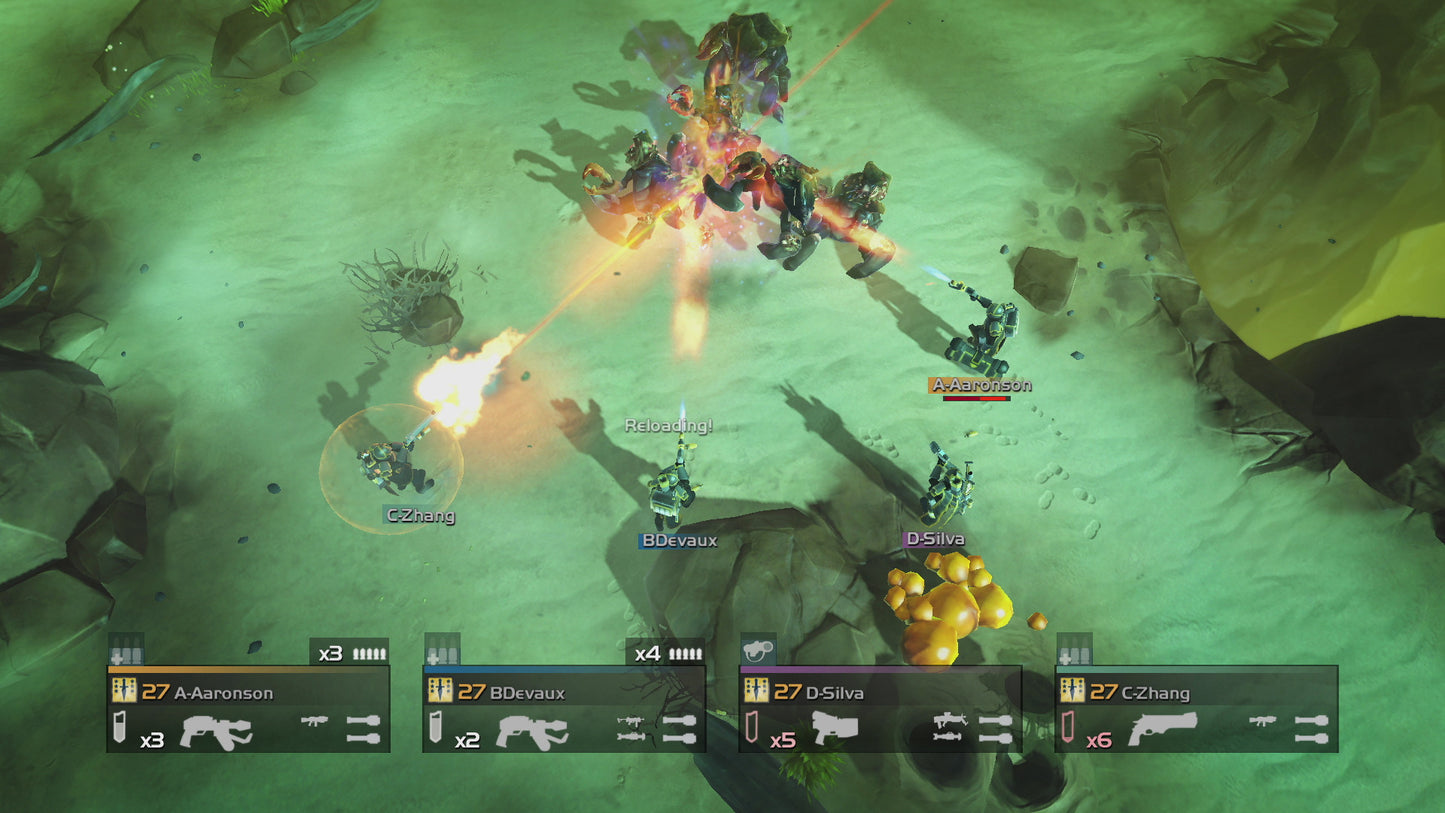The height and width of the screenshot is (813, 1445).
Task: Click C-Zhang's revolver weapon icon
Action: point(1164,729)
